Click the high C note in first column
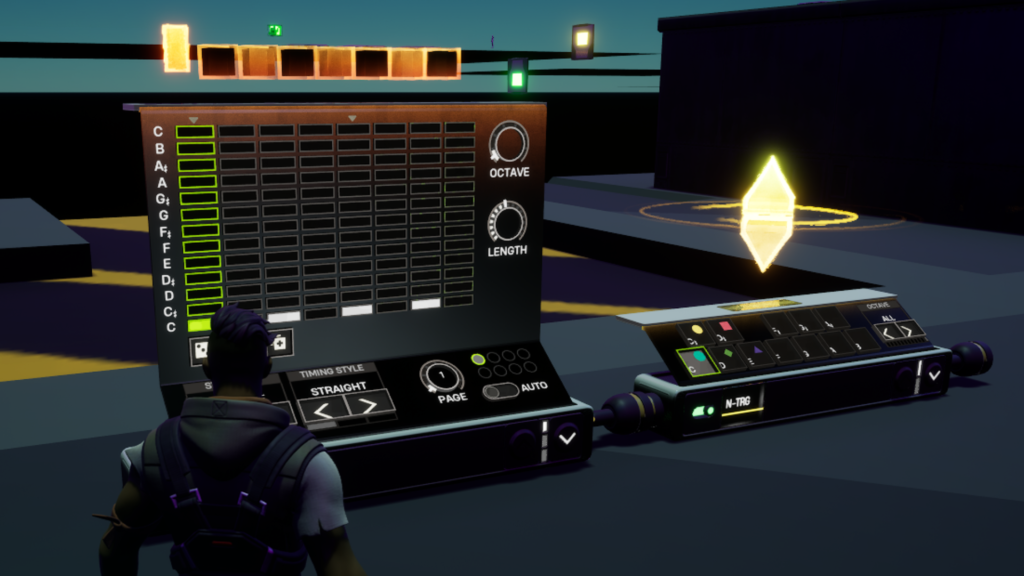The width and height of the screenshot is (1024, 576). (195, 132)
